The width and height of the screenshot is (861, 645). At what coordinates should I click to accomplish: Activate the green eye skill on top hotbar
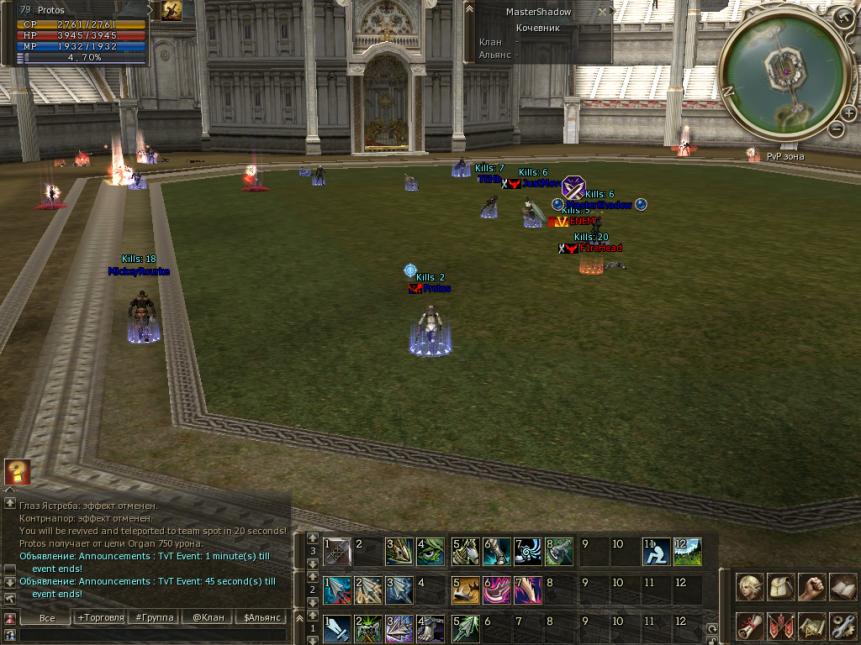click(432, 551)
